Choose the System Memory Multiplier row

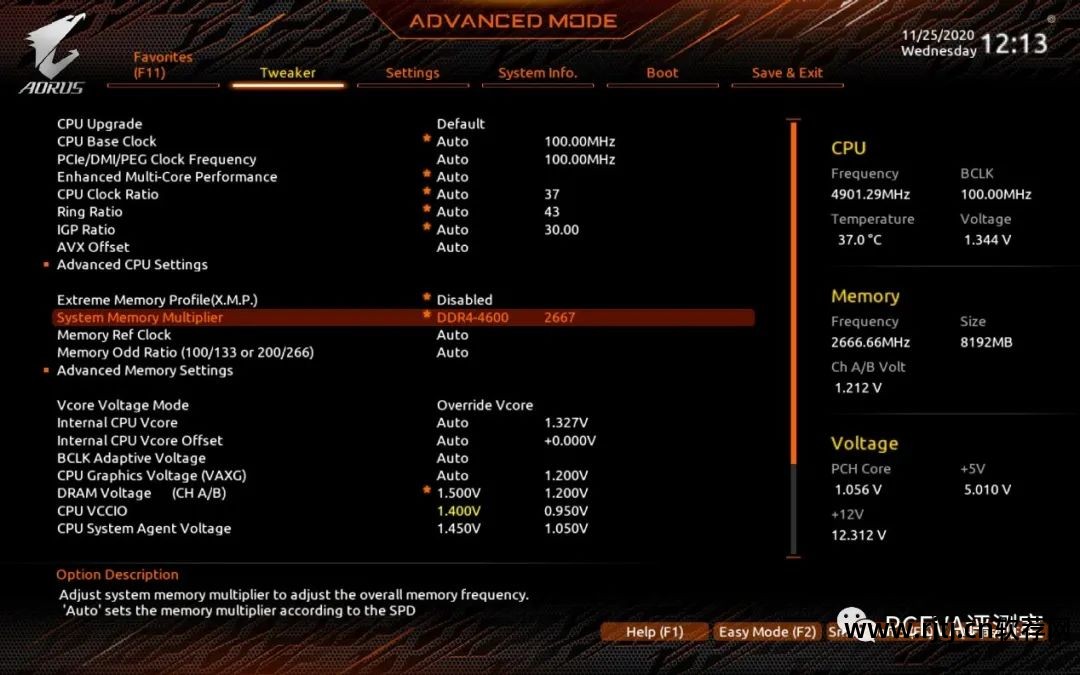140,317
